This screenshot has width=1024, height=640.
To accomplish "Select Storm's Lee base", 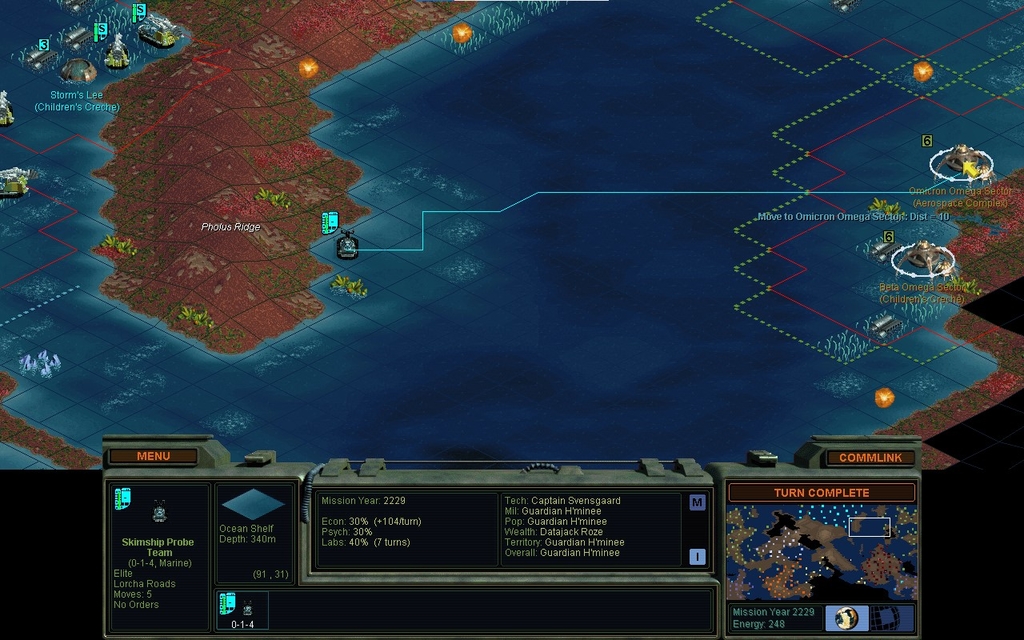I will tap(78, 70).
